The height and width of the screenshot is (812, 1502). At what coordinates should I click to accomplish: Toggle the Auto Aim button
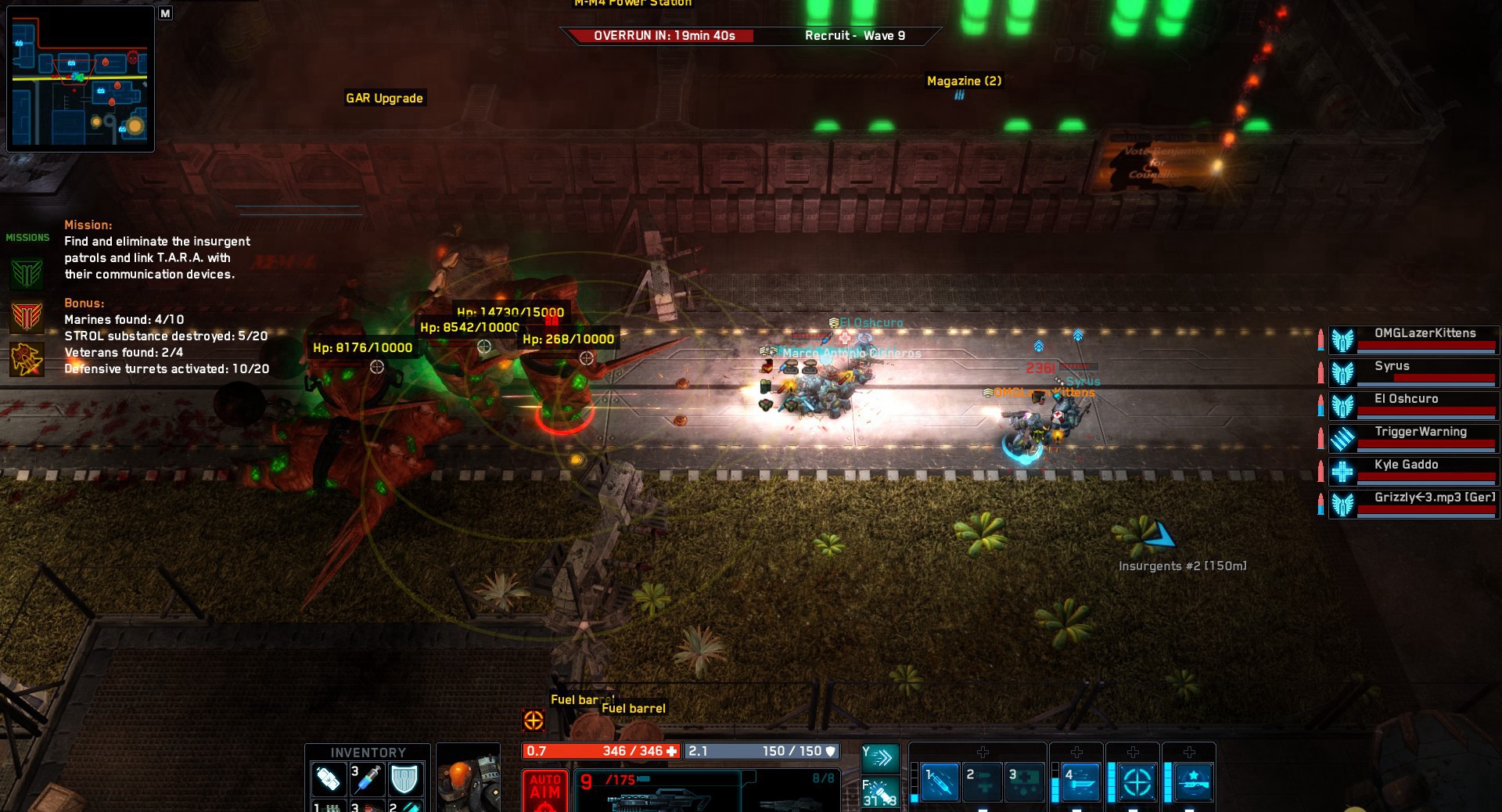(x=544, y=790)
